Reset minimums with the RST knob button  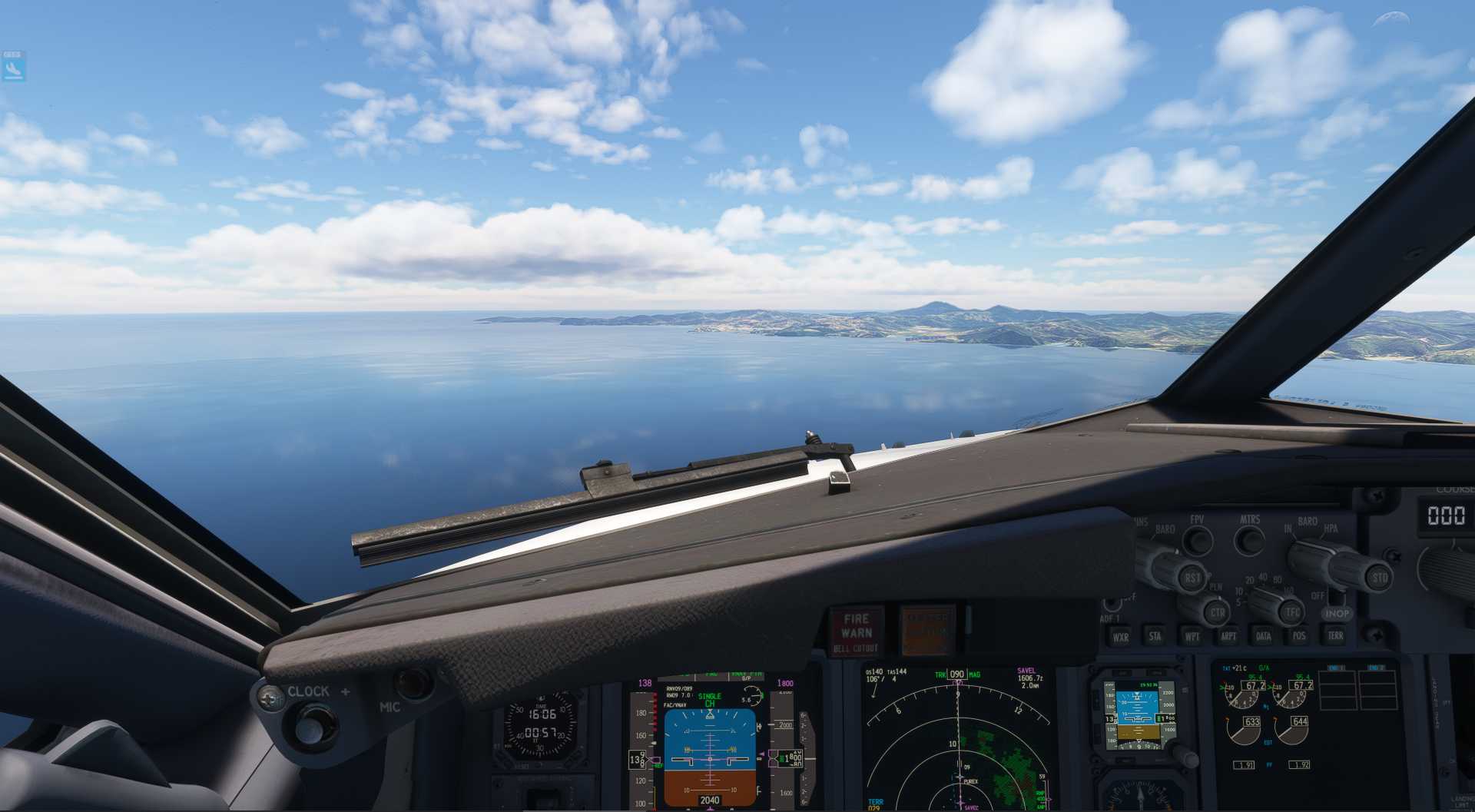tap(1192, 578)
